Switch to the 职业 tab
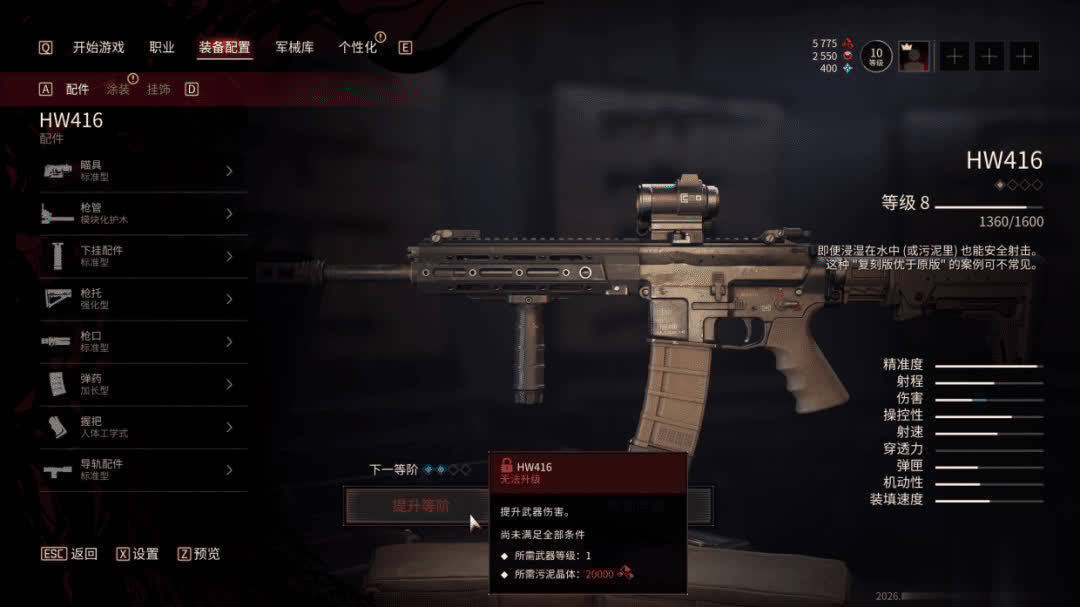Screen dimensions: 1080x607 162,47
